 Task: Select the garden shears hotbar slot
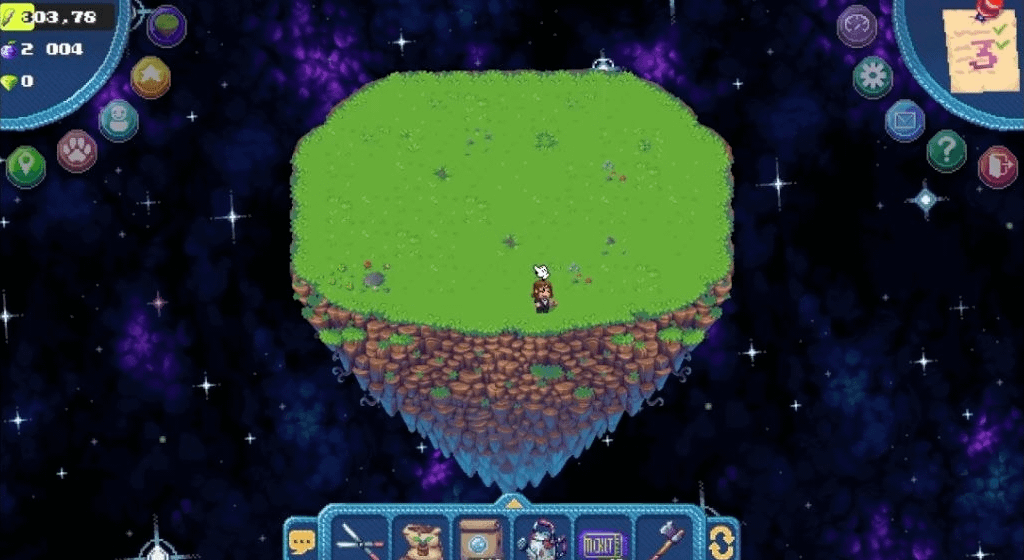click(x=362, y=541)
